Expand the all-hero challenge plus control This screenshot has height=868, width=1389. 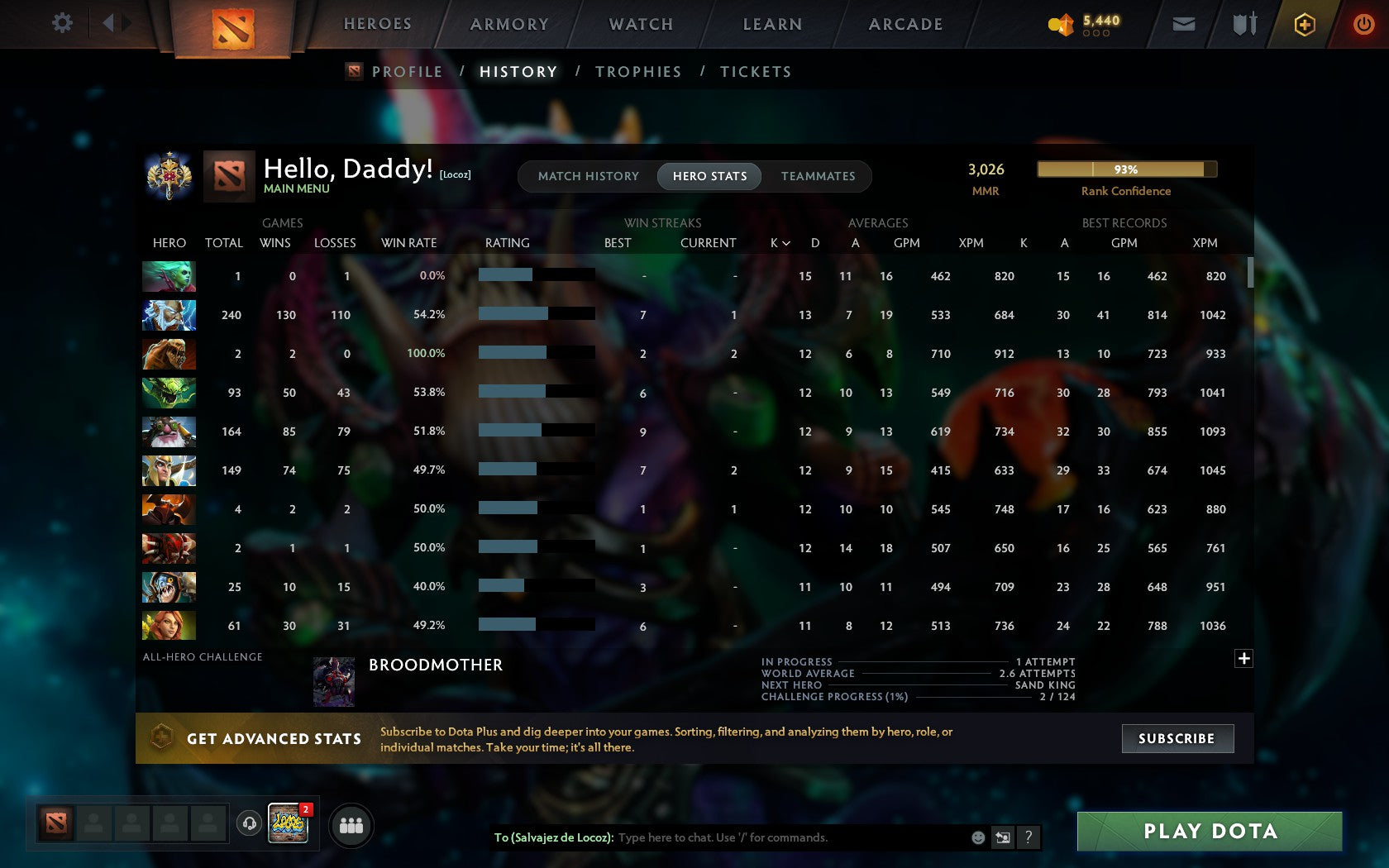pos(1243,659)
